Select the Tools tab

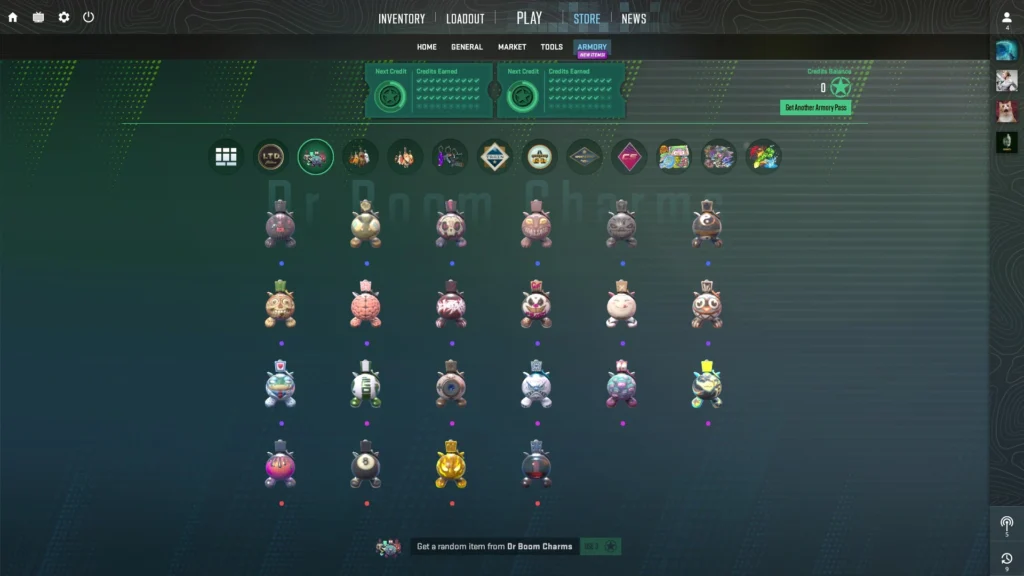tap(551, 47)
